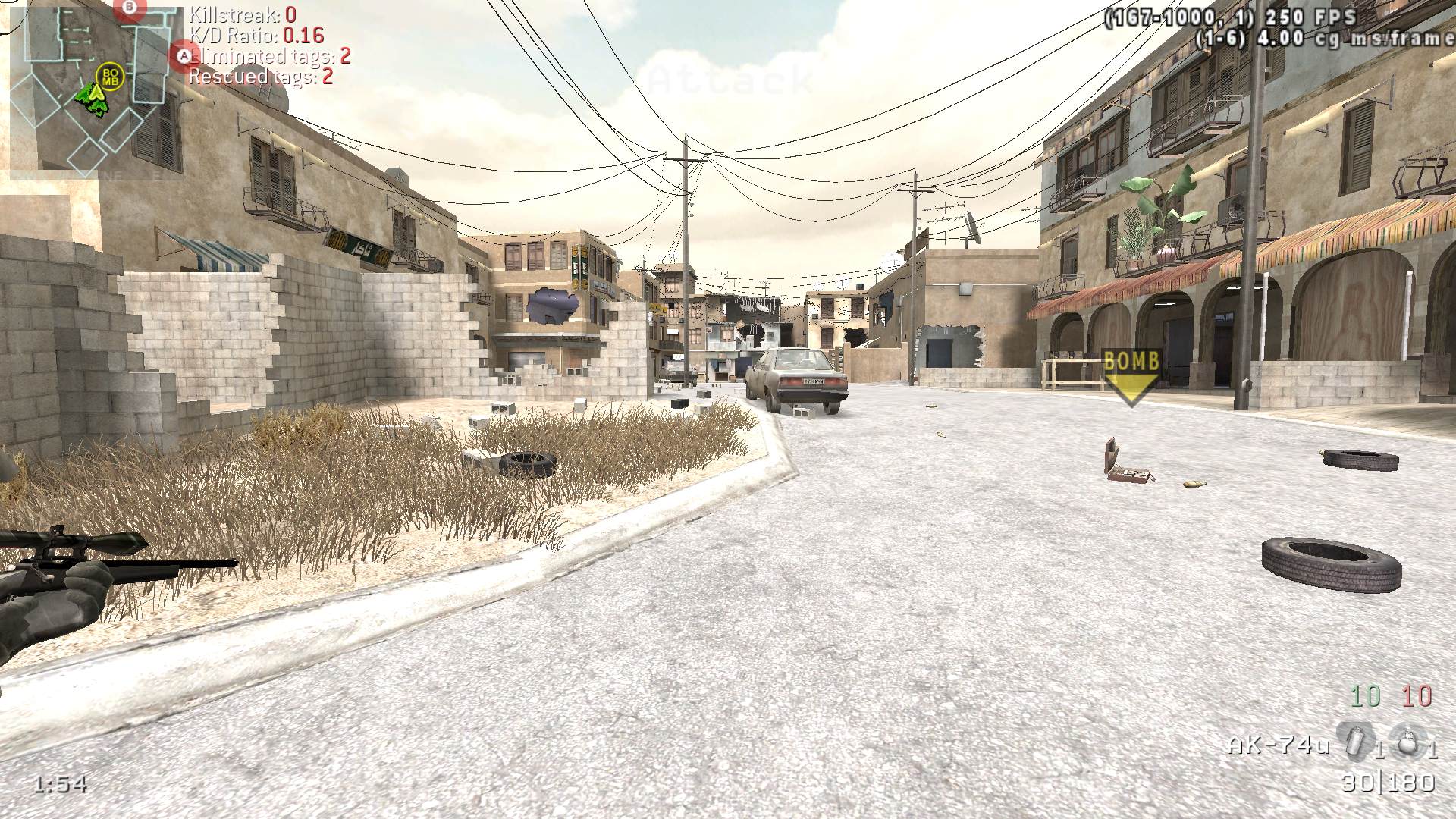The height and width of the screenshot is (819, 1456).
Task: Select bombsite A marker on the minimap
Action: click(x=183, y=55)
